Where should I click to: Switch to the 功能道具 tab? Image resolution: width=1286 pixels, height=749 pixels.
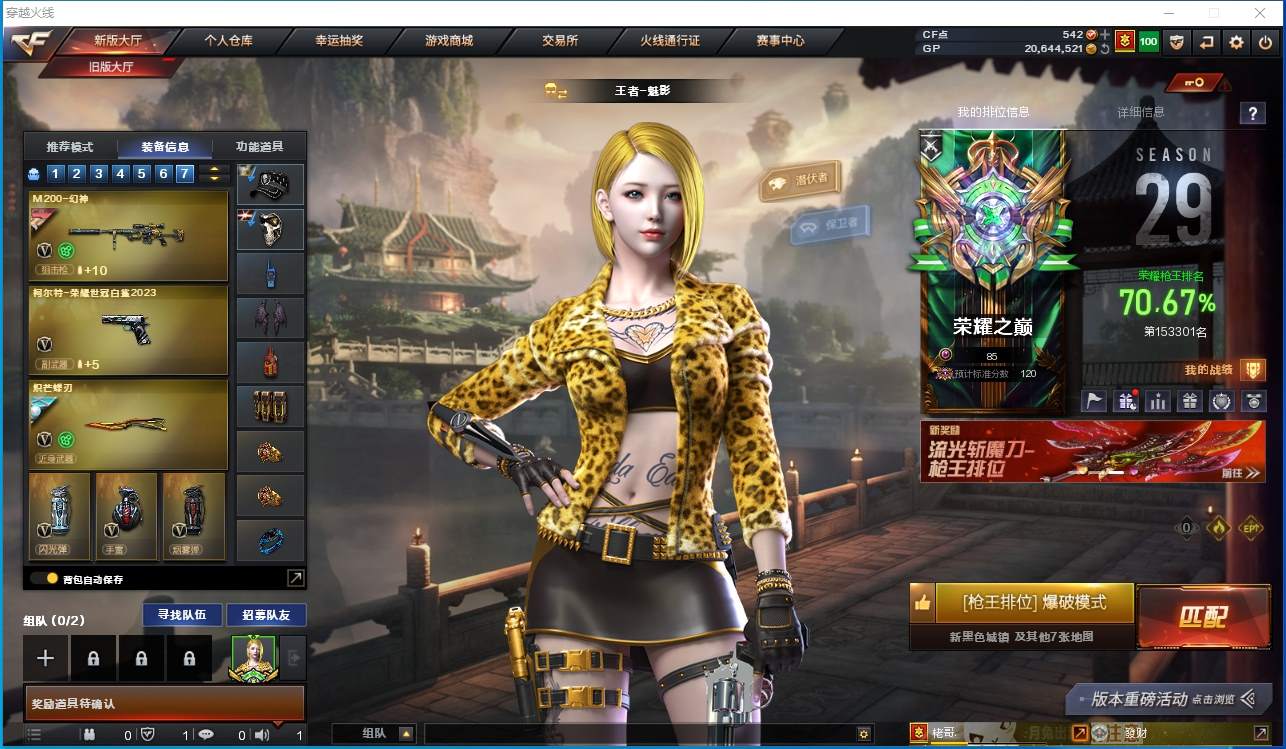coord(260,147)
